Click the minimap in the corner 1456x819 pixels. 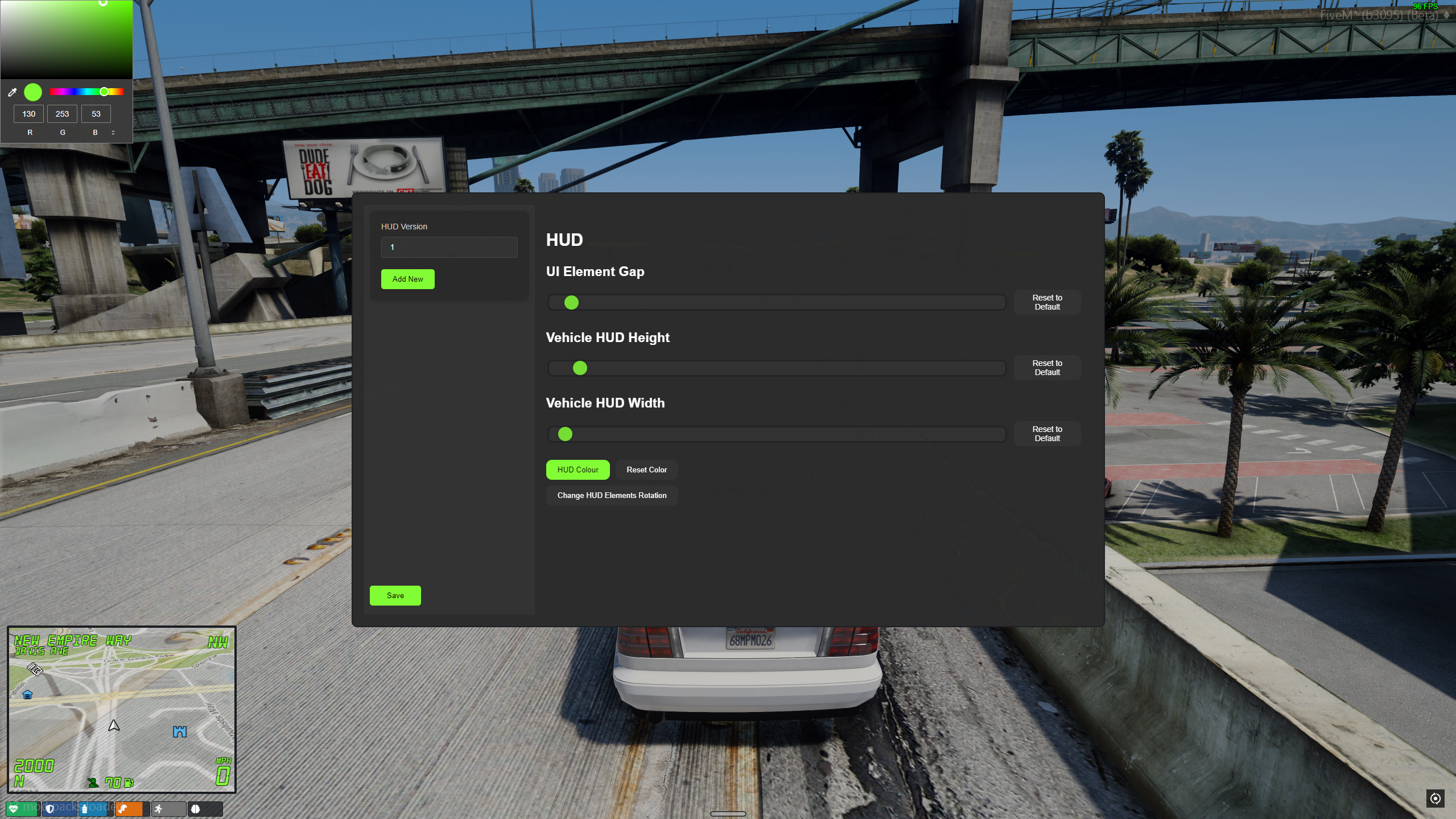[x=122, y=709]
